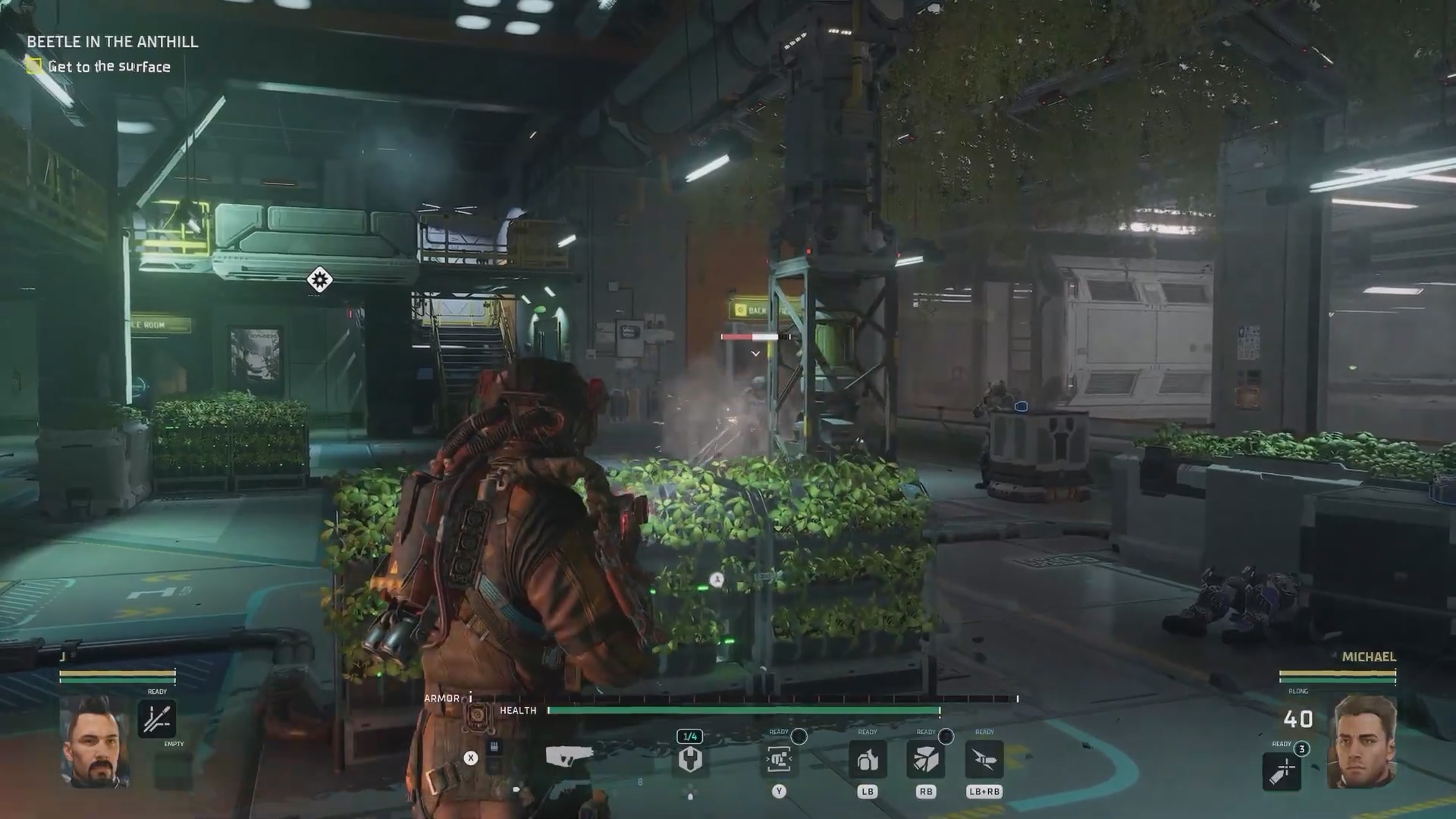
Task: Select the gear objective marker
Action: click(x=319, y=280)
